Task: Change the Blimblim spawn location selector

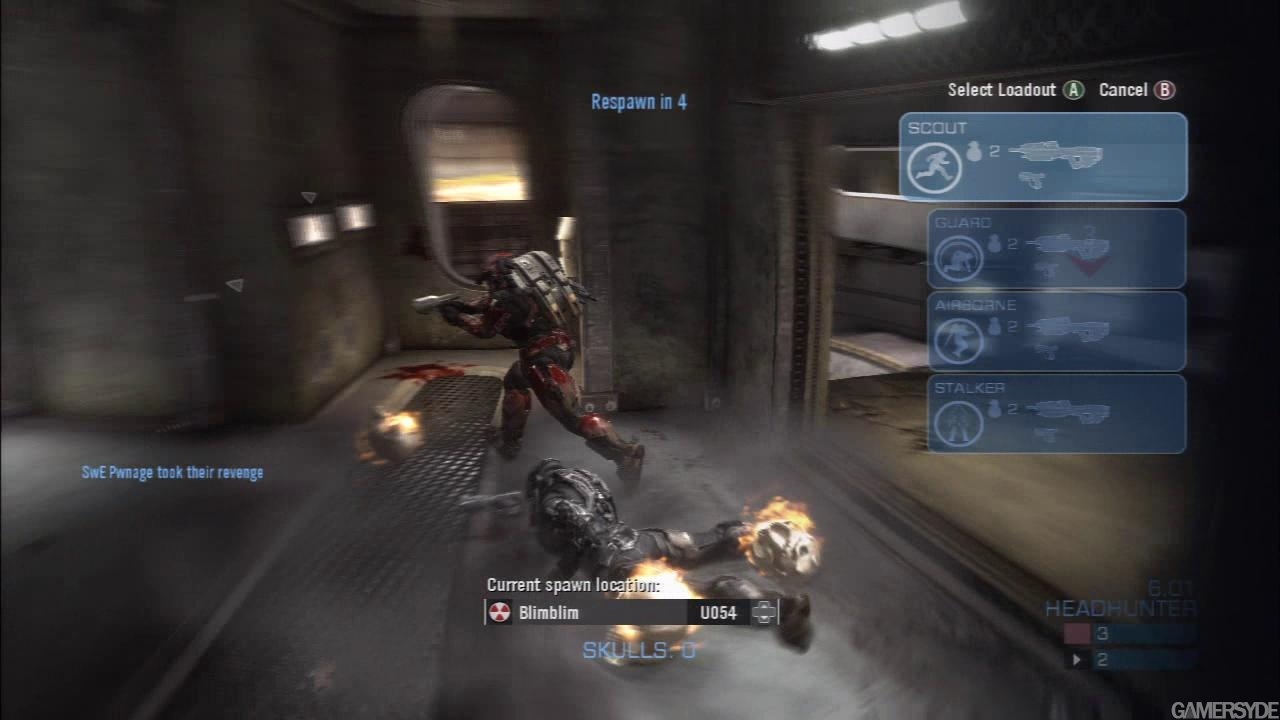Action: tap(764, 613)
